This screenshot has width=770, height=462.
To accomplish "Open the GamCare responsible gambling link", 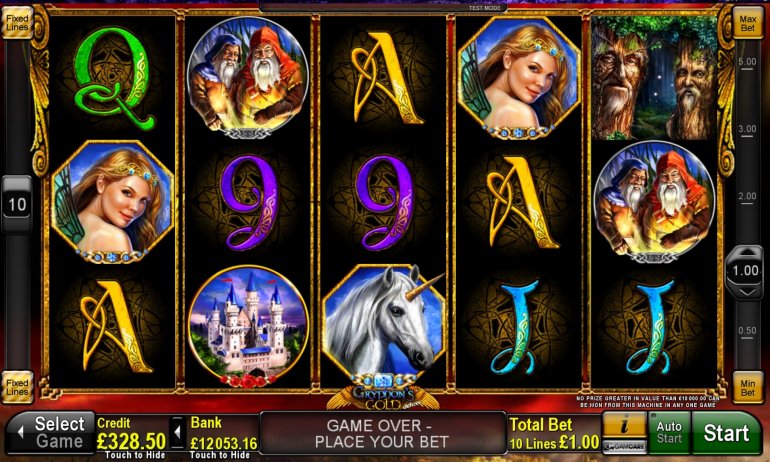I will (622, 445).
